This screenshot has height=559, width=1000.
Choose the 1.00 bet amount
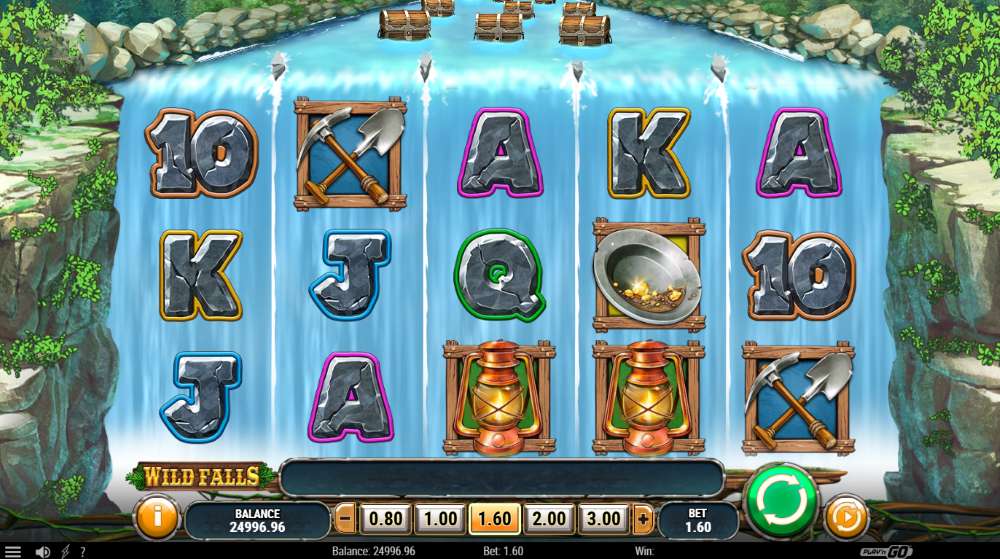point(438,519)
